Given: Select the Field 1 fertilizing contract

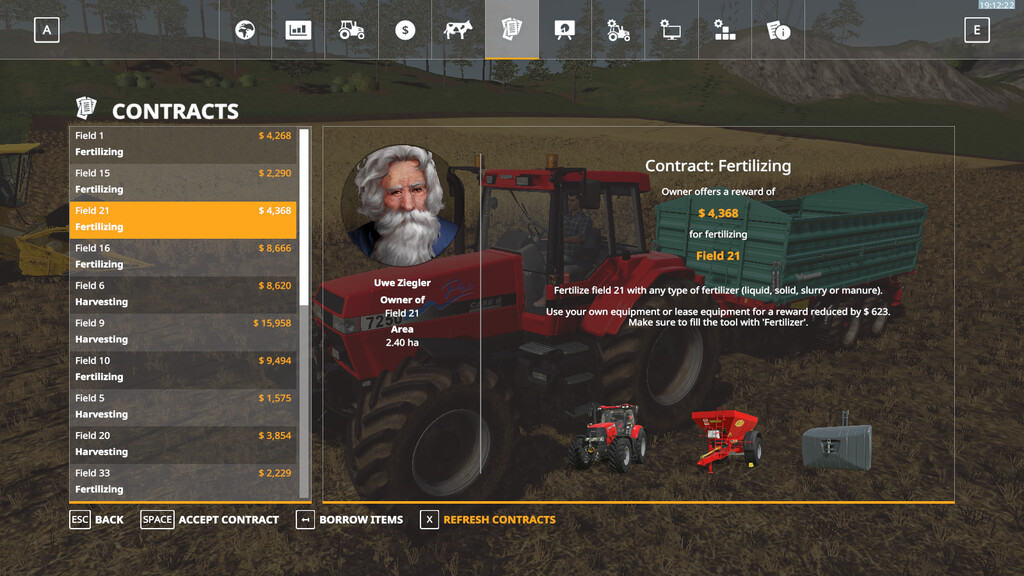Looking at the screenshot, I should [183, 144].
